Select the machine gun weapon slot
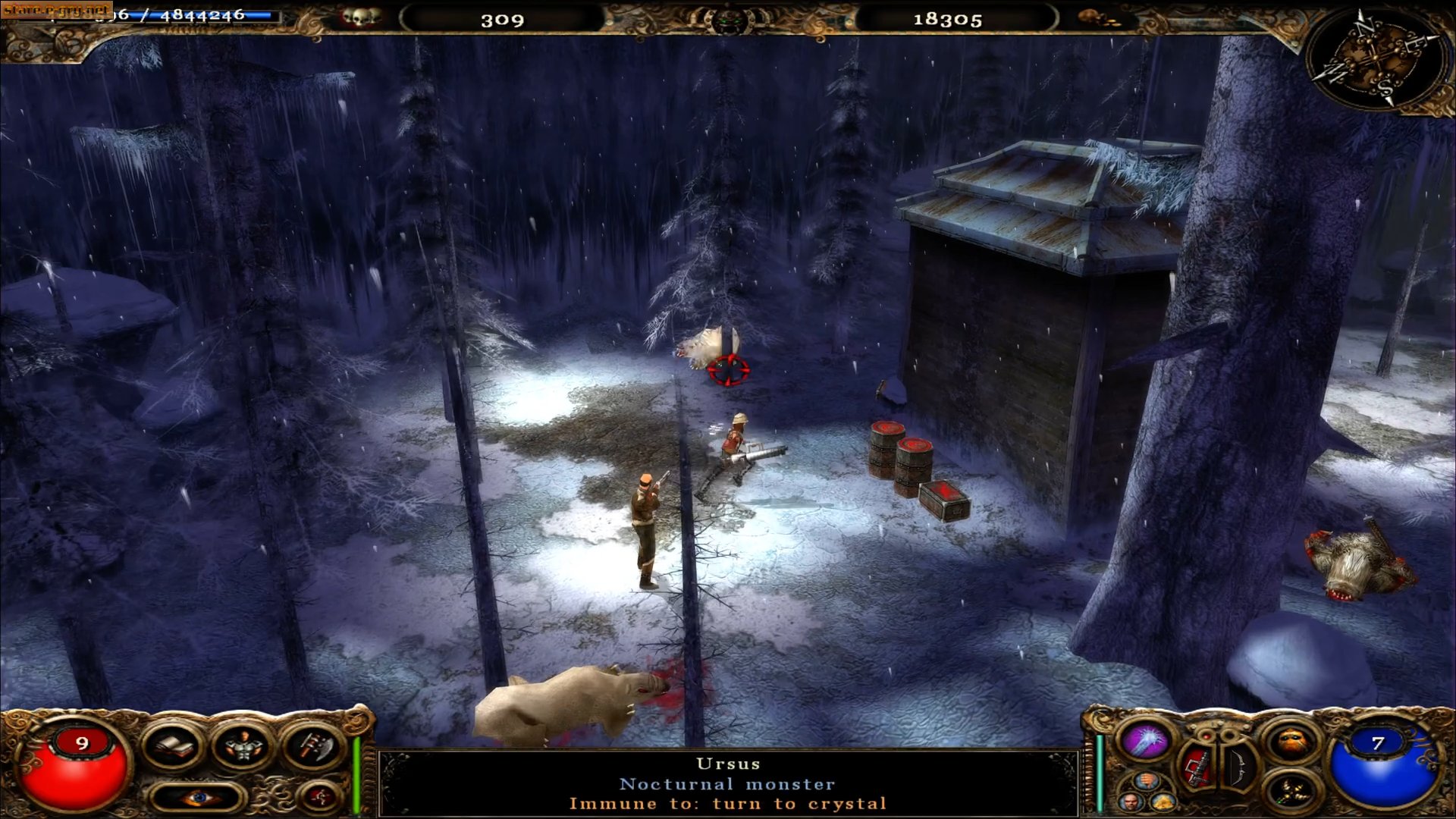The height and width of the screenshot is (819, 1456). click(x=1196, y=766)
